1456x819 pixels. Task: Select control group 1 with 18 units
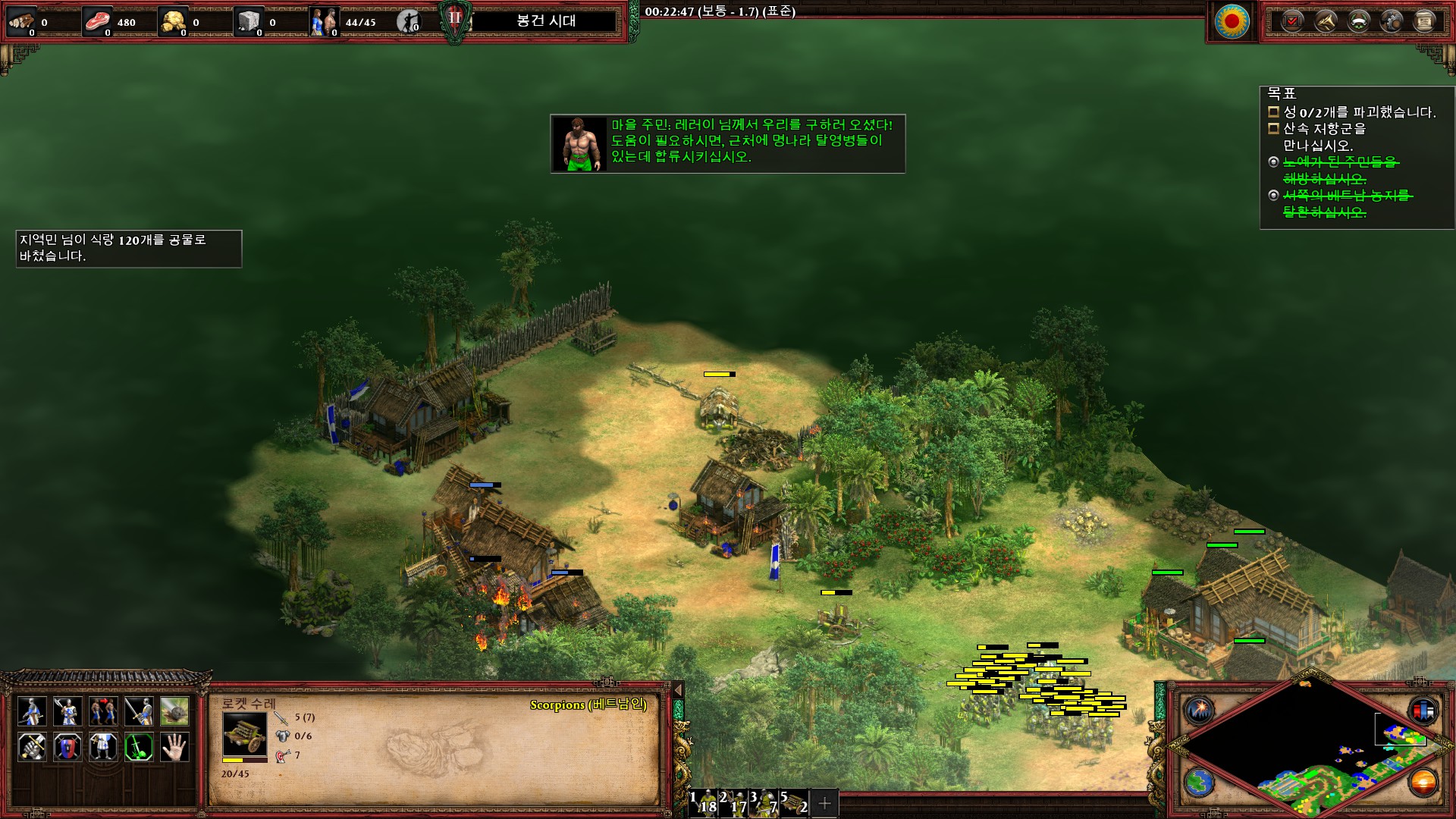click(704, 803)
